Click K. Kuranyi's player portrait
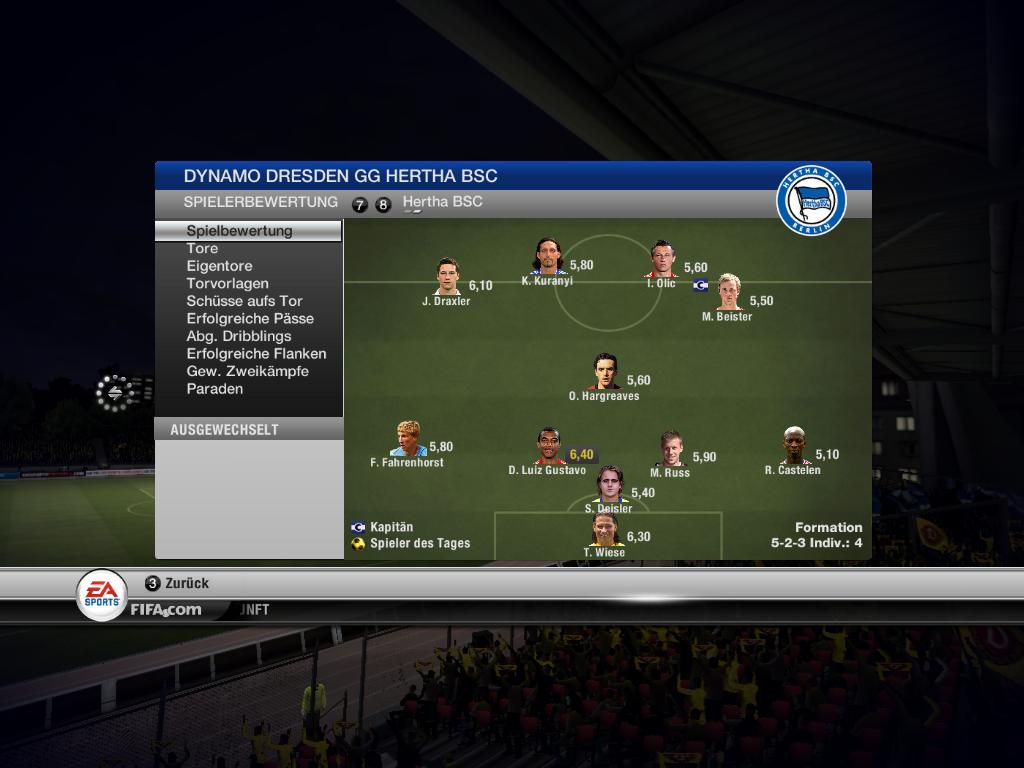1024x768 pixels. click(547, 256)
